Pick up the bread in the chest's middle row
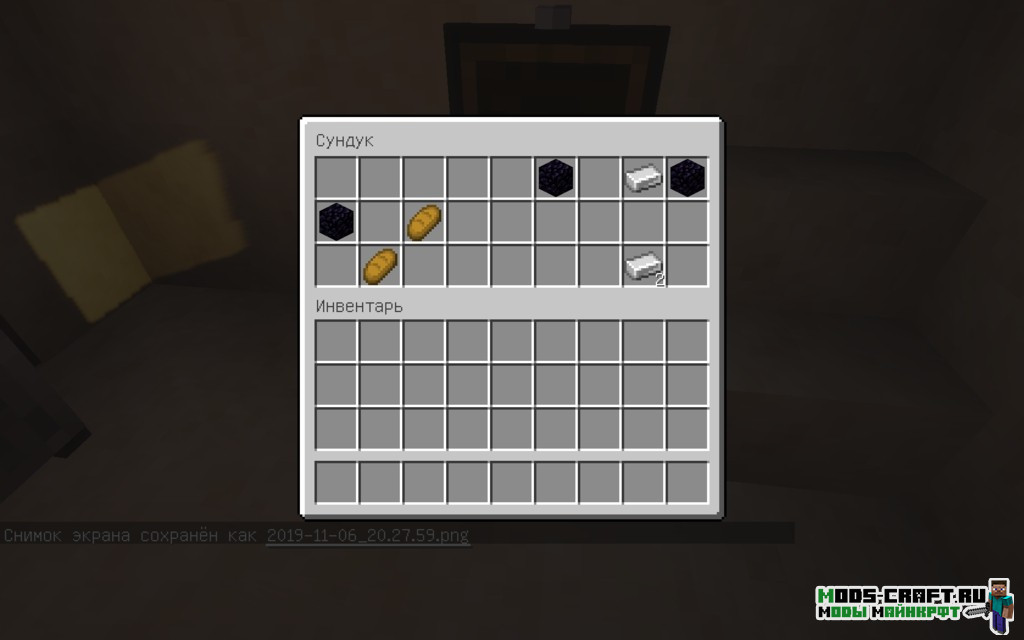Viewport: 1024px width, 640px height. [424, 222]
